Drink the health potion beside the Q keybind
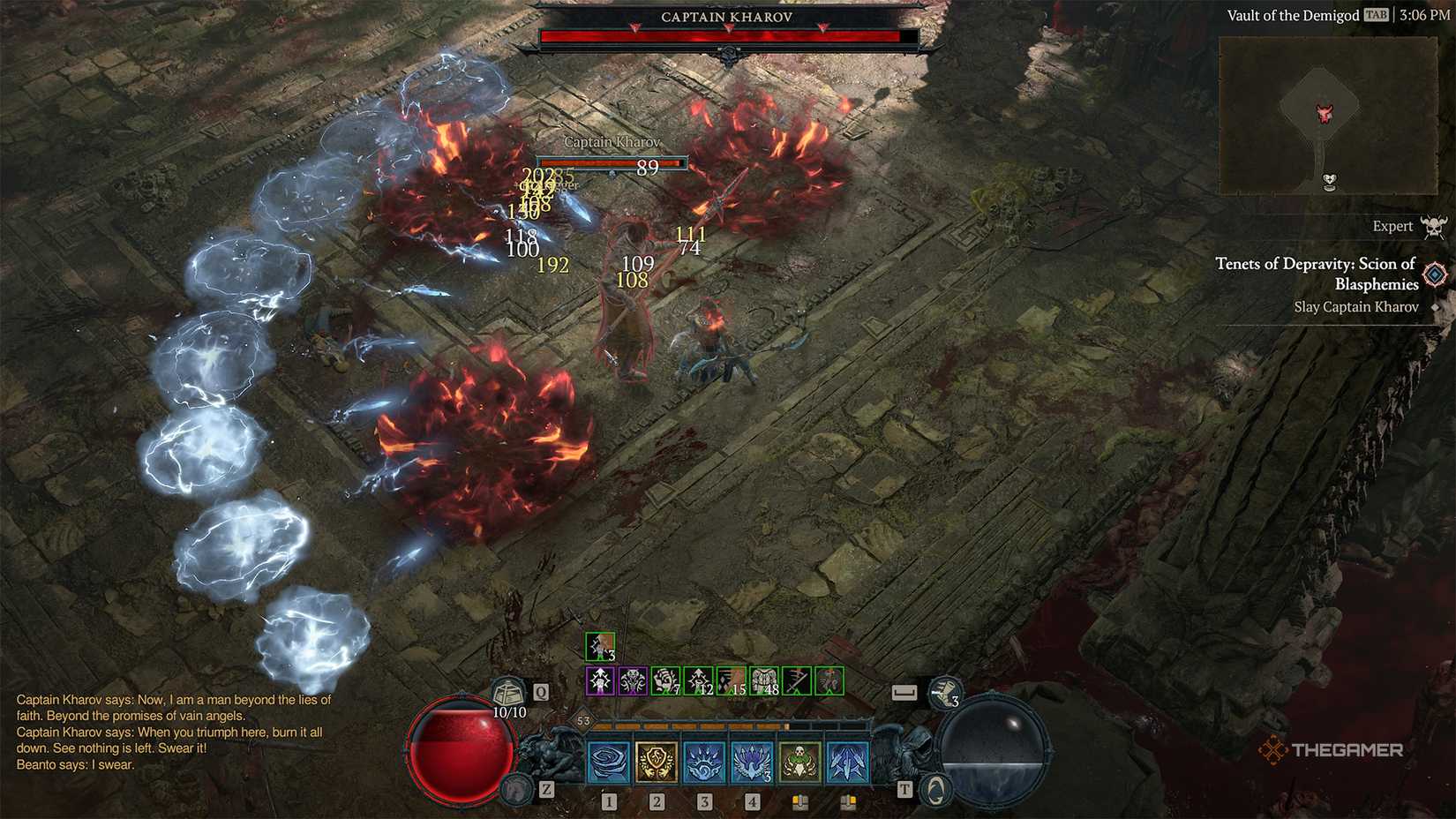The width and height of the screenshot is (1456, 819). tap(510, 692)
